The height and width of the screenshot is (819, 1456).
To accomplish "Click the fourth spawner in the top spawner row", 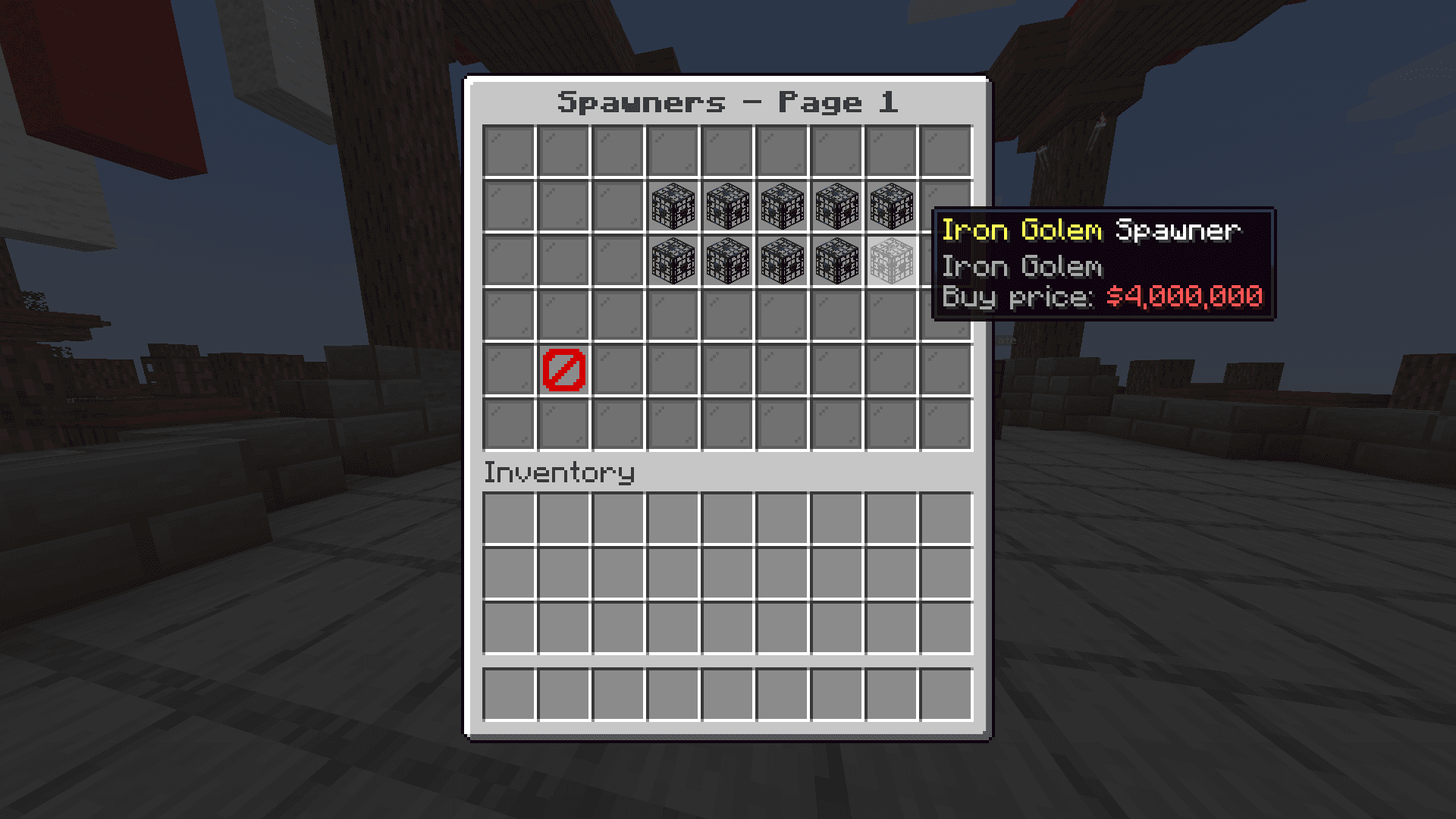I will [x=838, y=206].
